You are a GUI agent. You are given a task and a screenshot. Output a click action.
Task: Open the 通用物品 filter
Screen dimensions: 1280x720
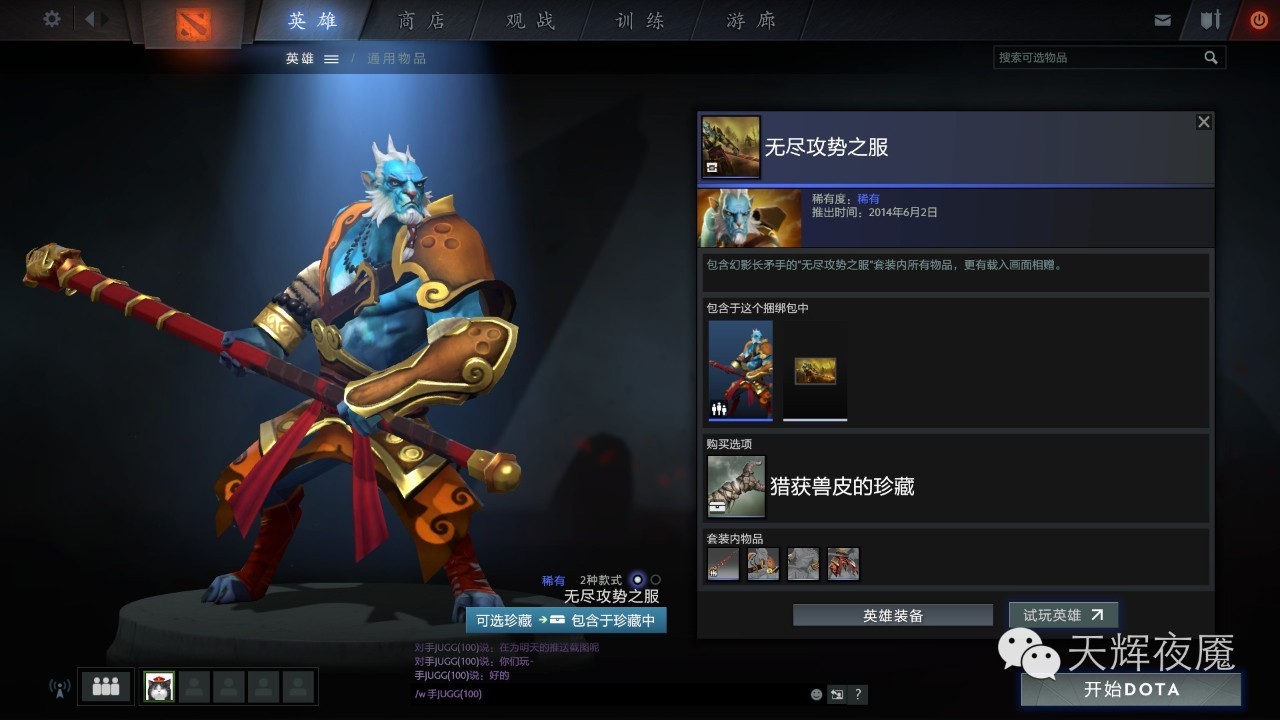coord(395,57)
